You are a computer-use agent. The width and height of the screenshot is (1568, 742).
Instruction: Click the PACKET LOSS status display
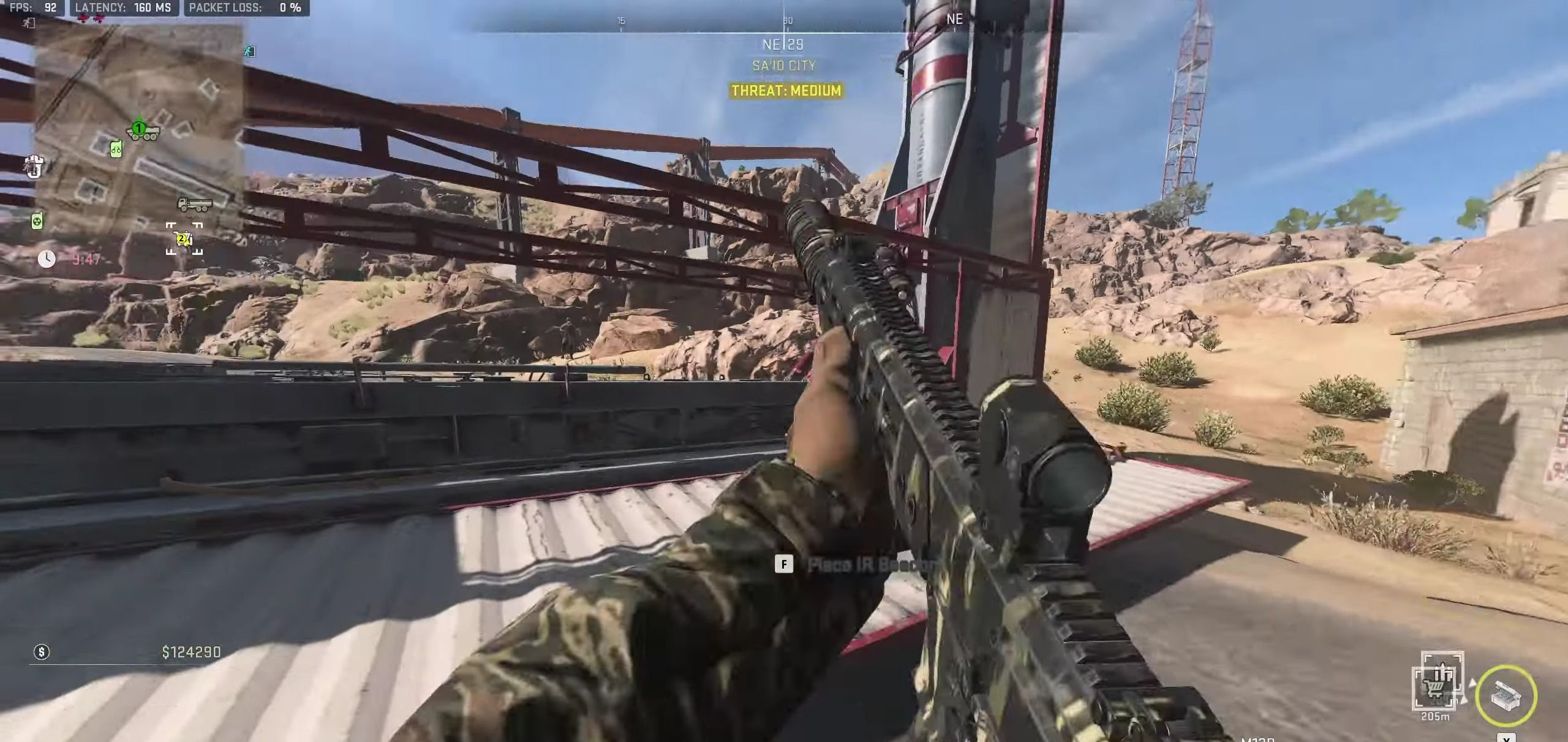246,9
